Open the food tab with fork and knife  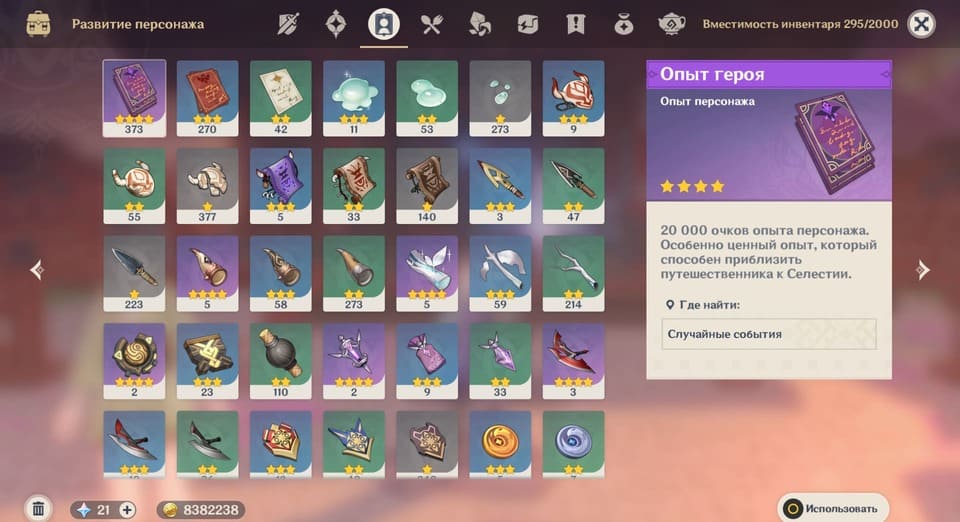tap(432, 24)
